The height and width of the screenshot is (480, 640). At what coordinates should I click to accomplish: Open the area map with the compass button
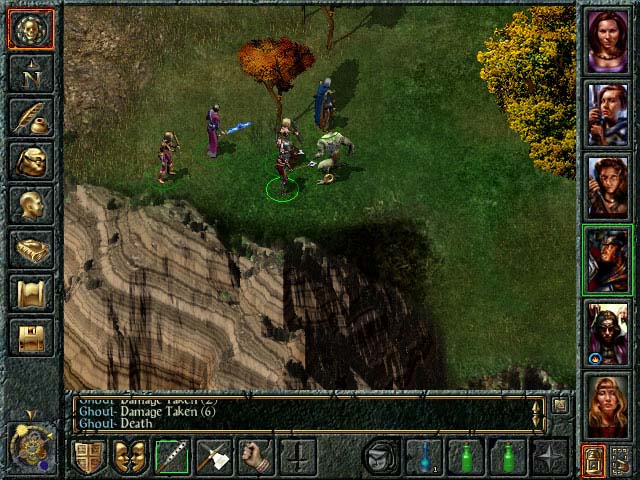[30, 73]
